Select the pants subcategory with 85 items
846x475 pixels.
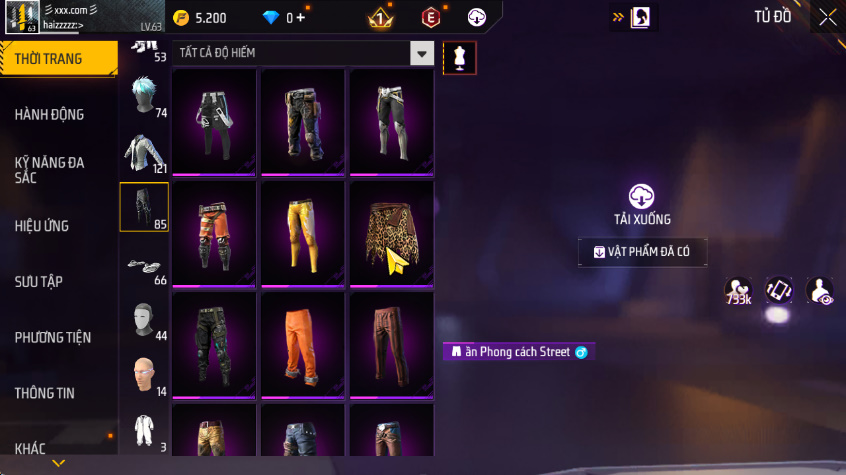[144, 207]
